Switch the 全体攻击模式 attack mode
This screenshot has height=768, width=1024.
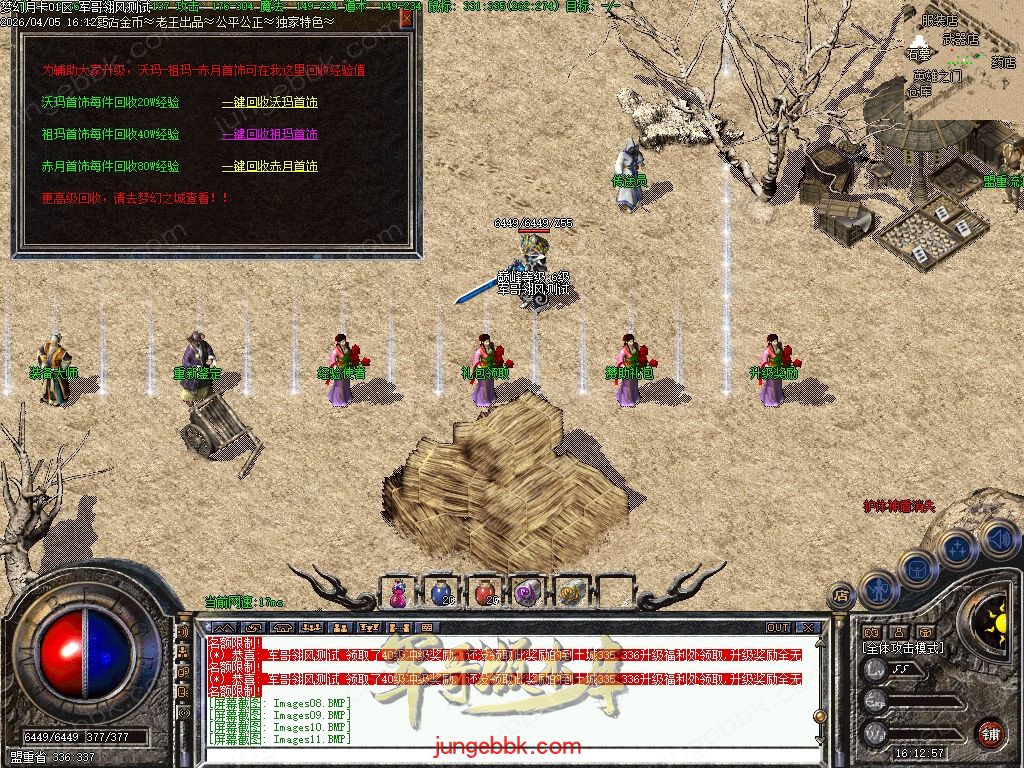coord(903,648)
